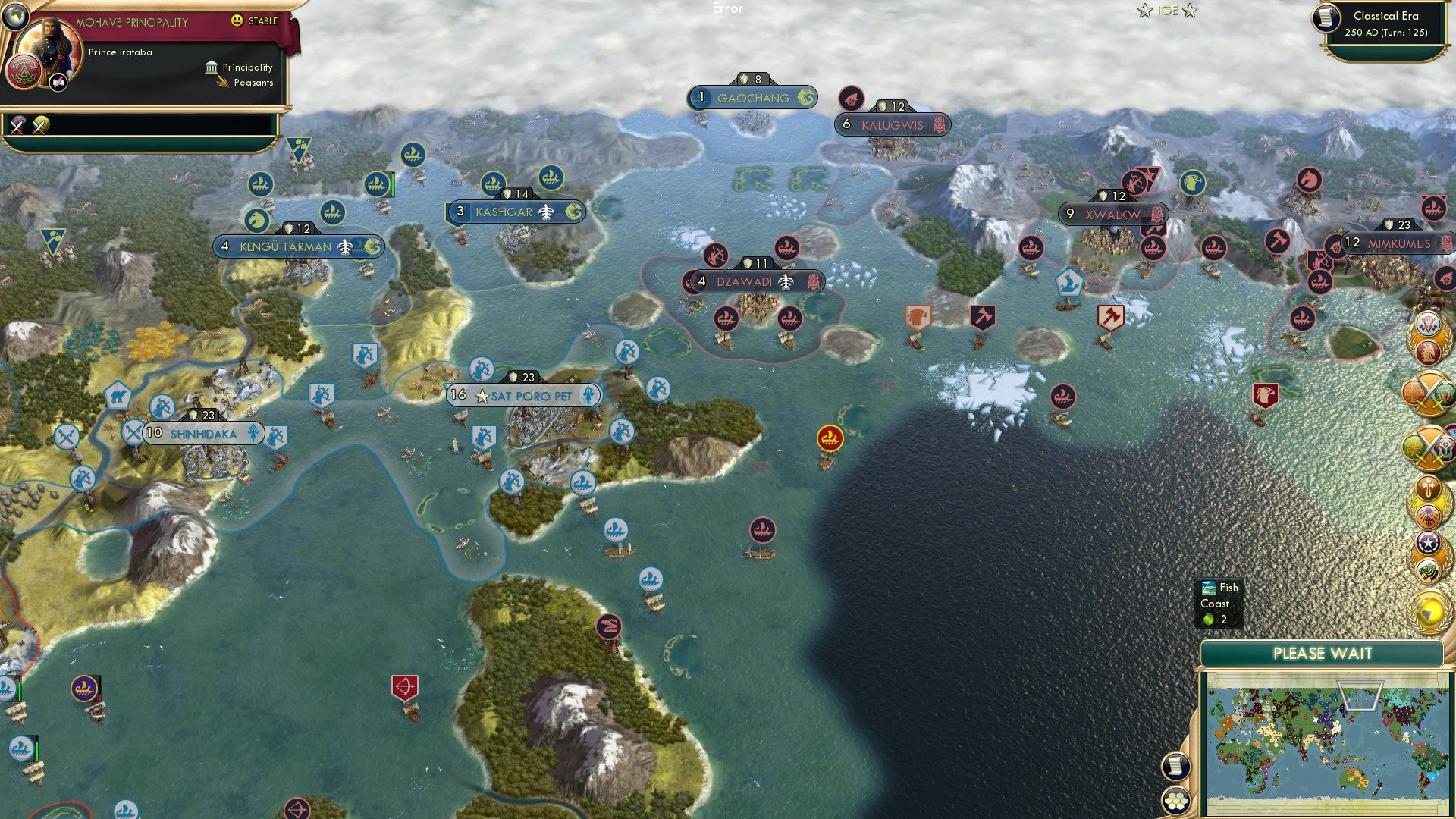Click the Mohave Principality title banner

click(x=133, y=22)
